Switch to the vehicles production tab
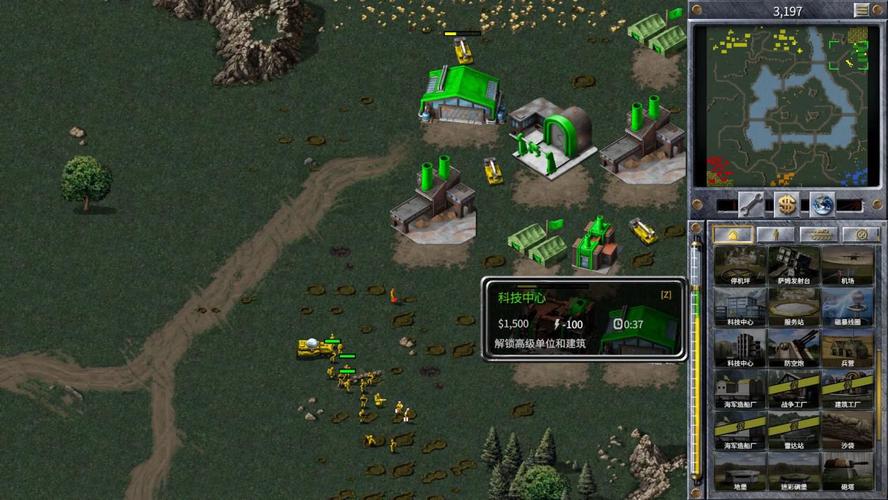The image size is (888, 500). [819, 234]
